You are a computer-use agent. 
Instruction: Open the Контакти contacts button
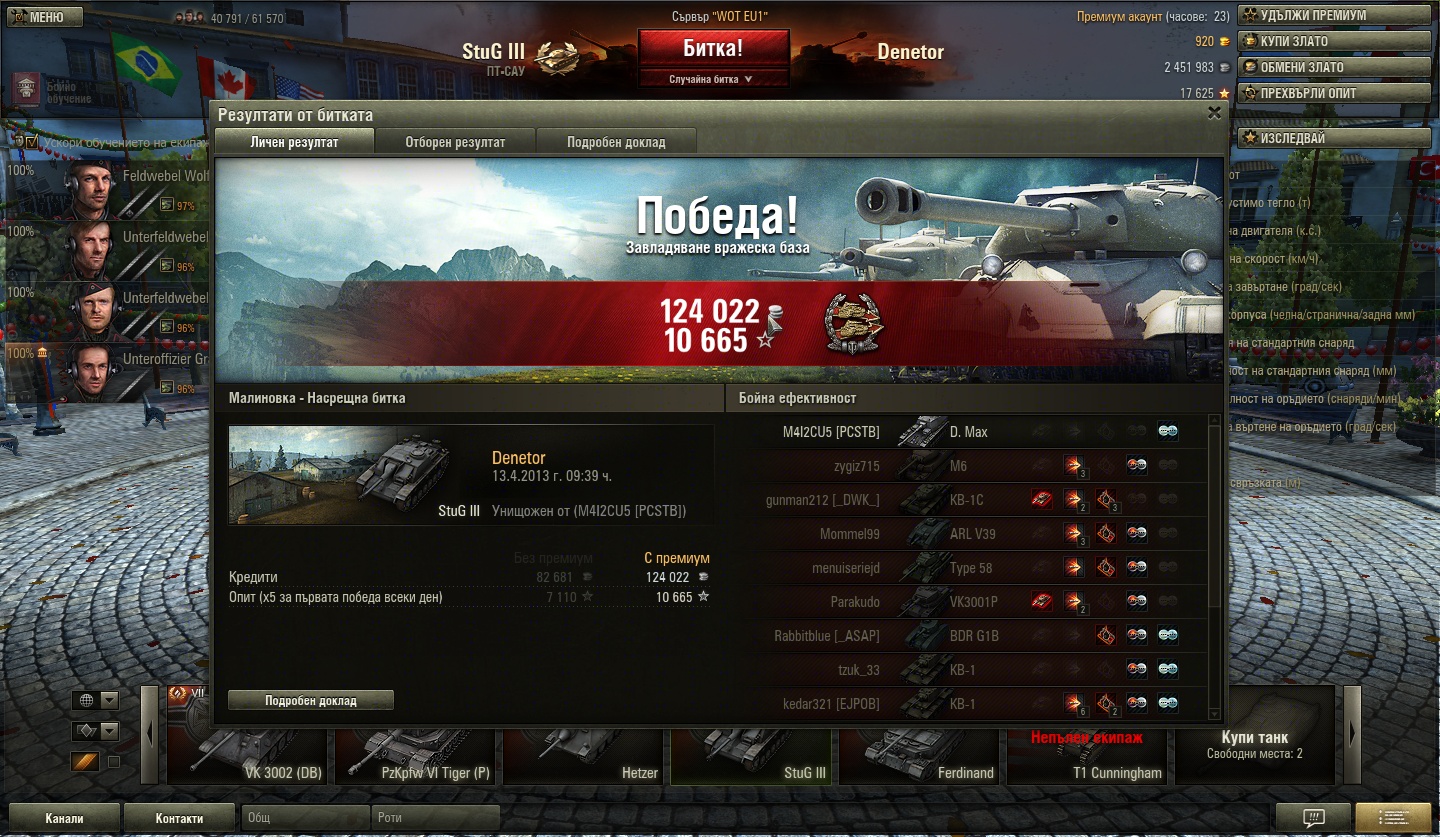179,817
